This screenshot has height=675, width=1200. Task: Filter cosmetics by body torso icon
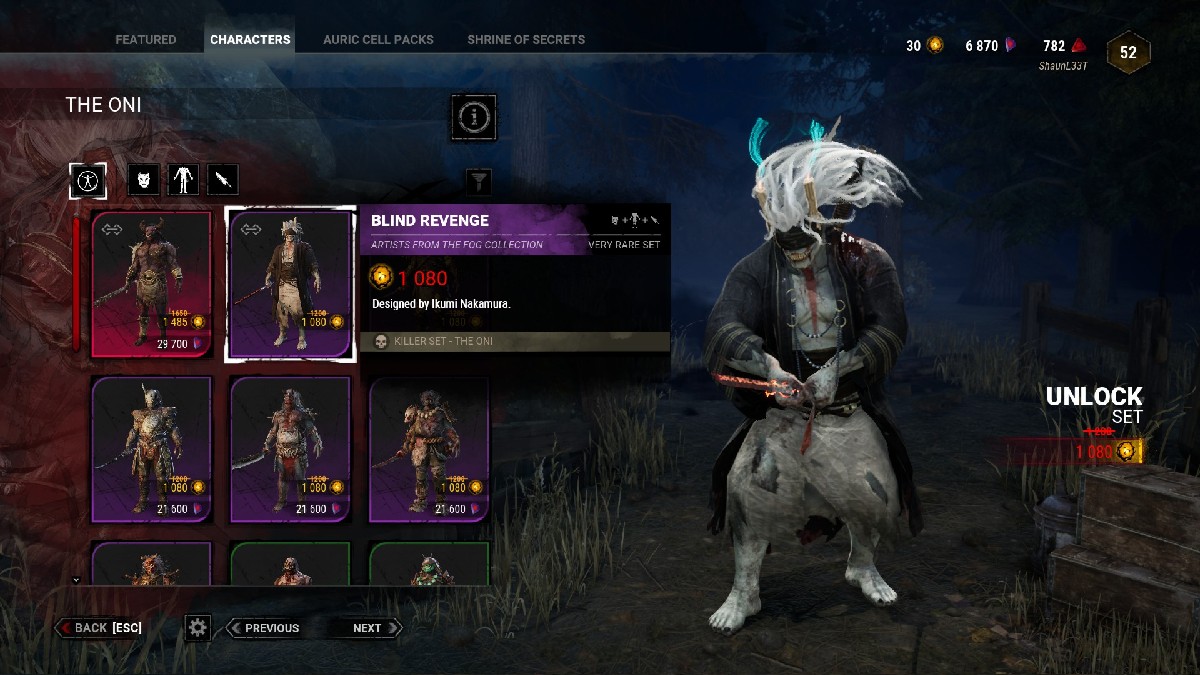(x=183, y=180)
